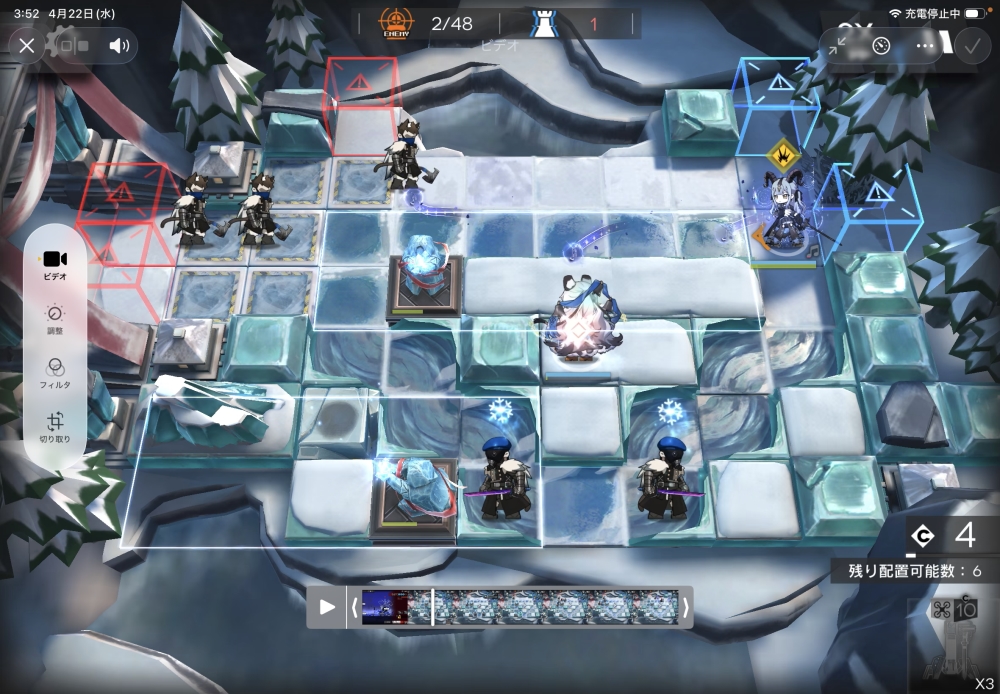
Task: Open the フィルタ filter tab
Action: pos(55,372)
